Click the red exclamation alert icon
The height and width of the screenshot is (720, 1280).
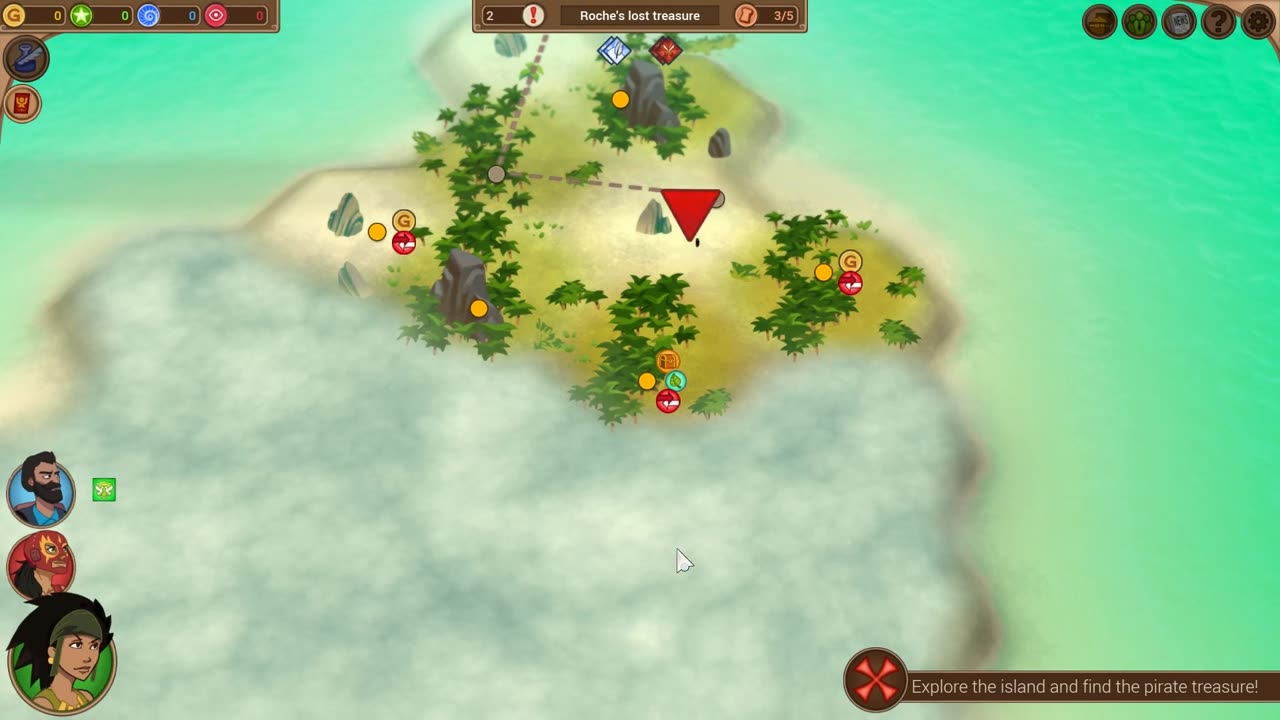(x=534, y=15)
